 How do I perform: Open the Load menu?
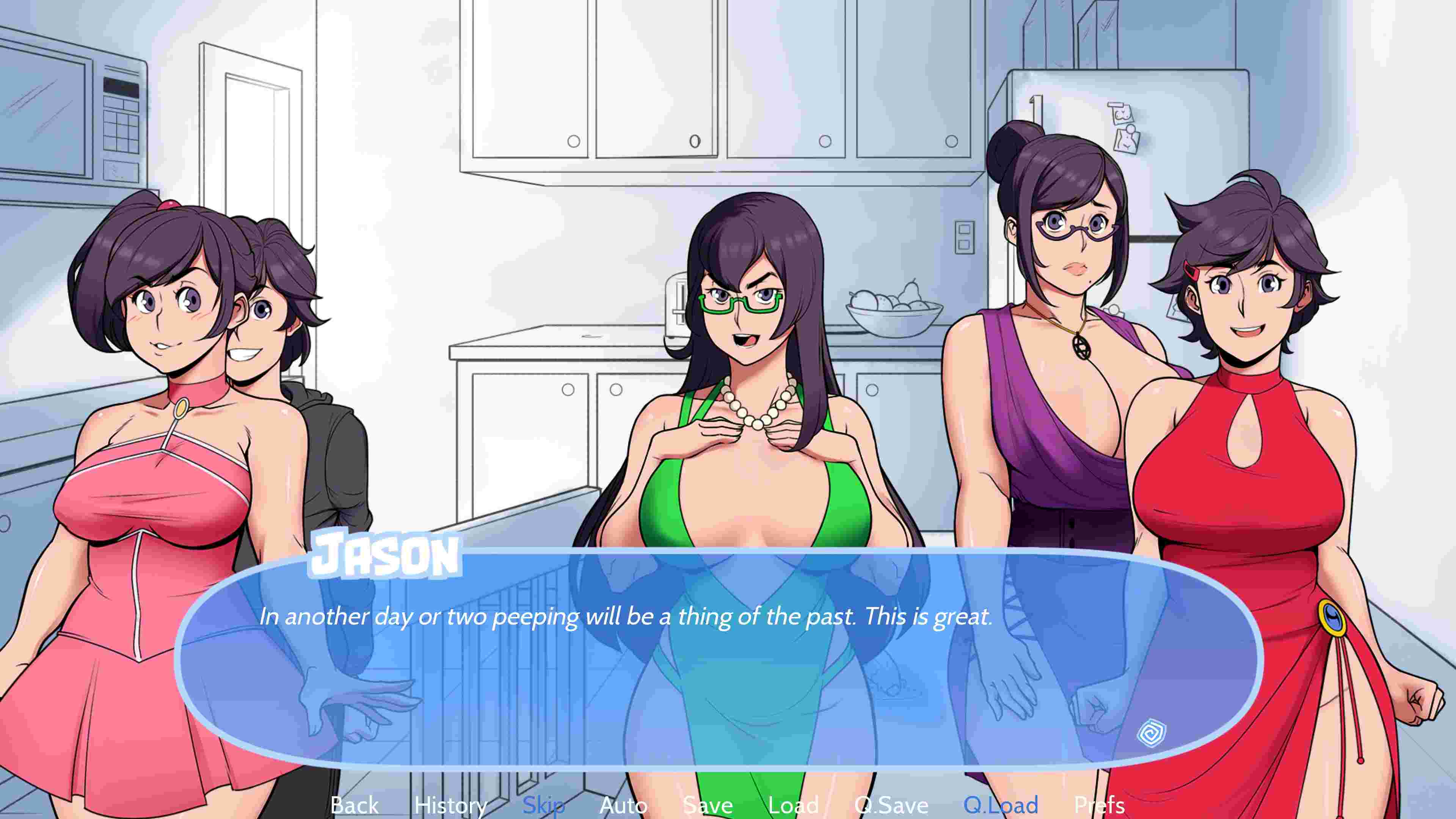794,805
